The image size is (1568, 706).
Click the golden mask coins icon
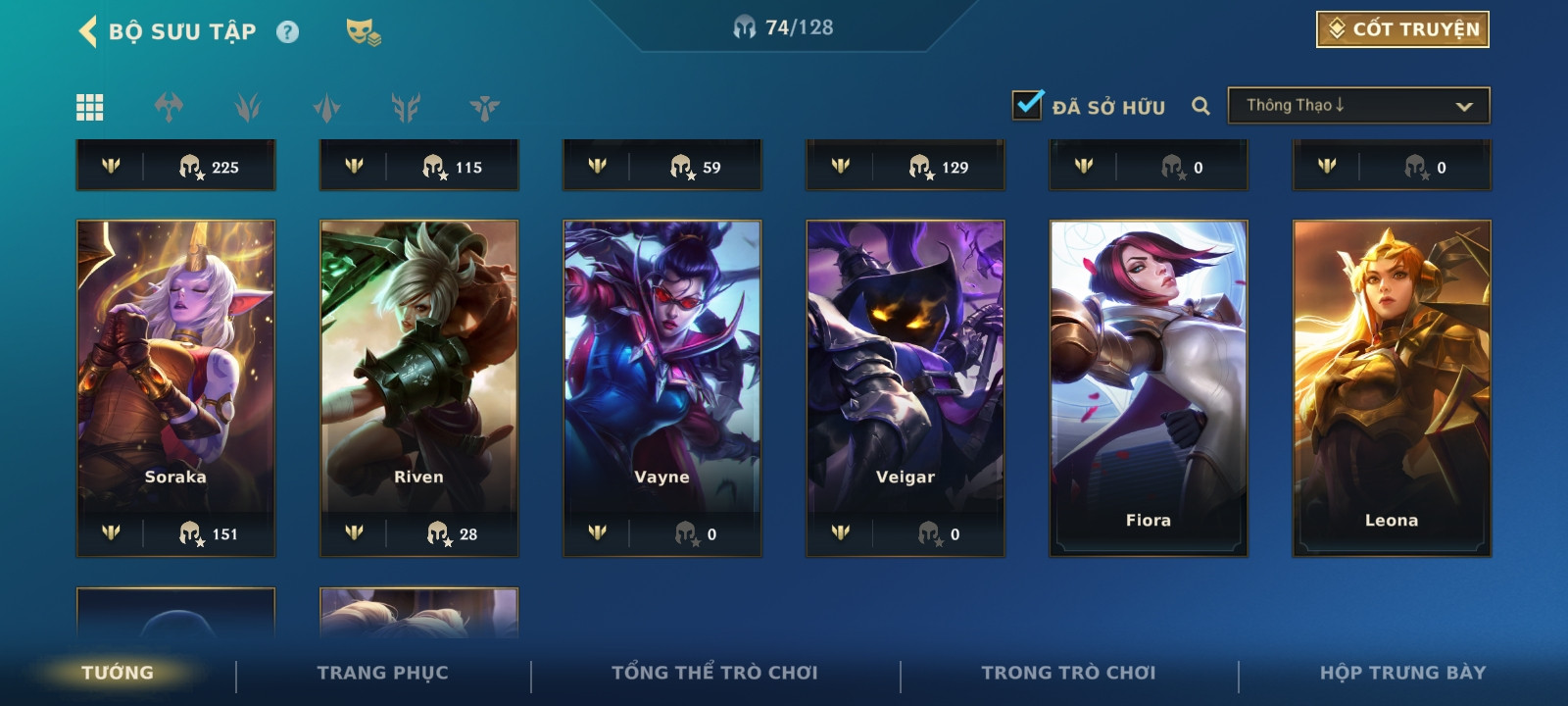[363, 32]
